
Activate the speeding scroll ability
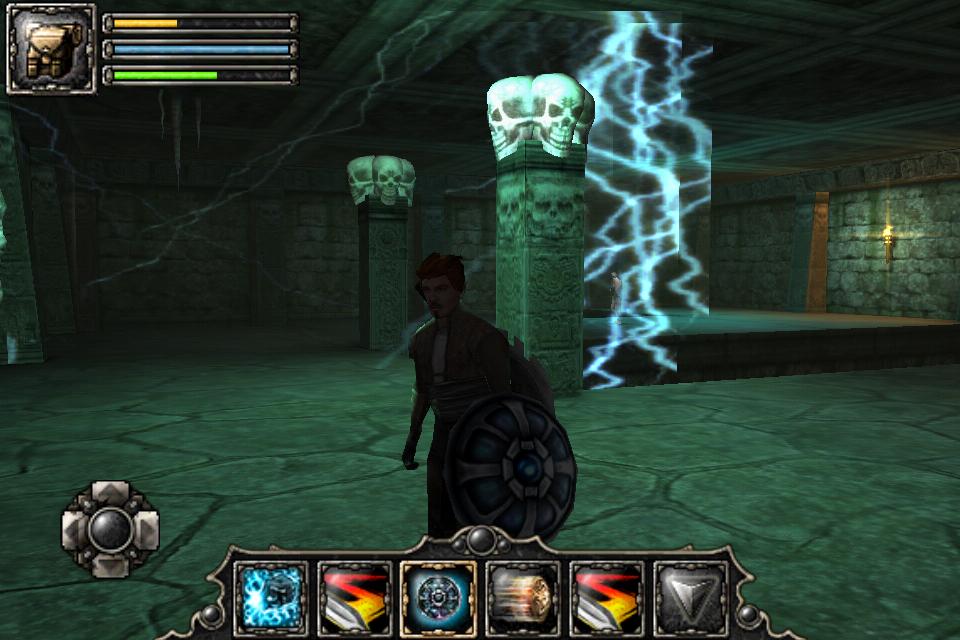(x=522, y=598)
